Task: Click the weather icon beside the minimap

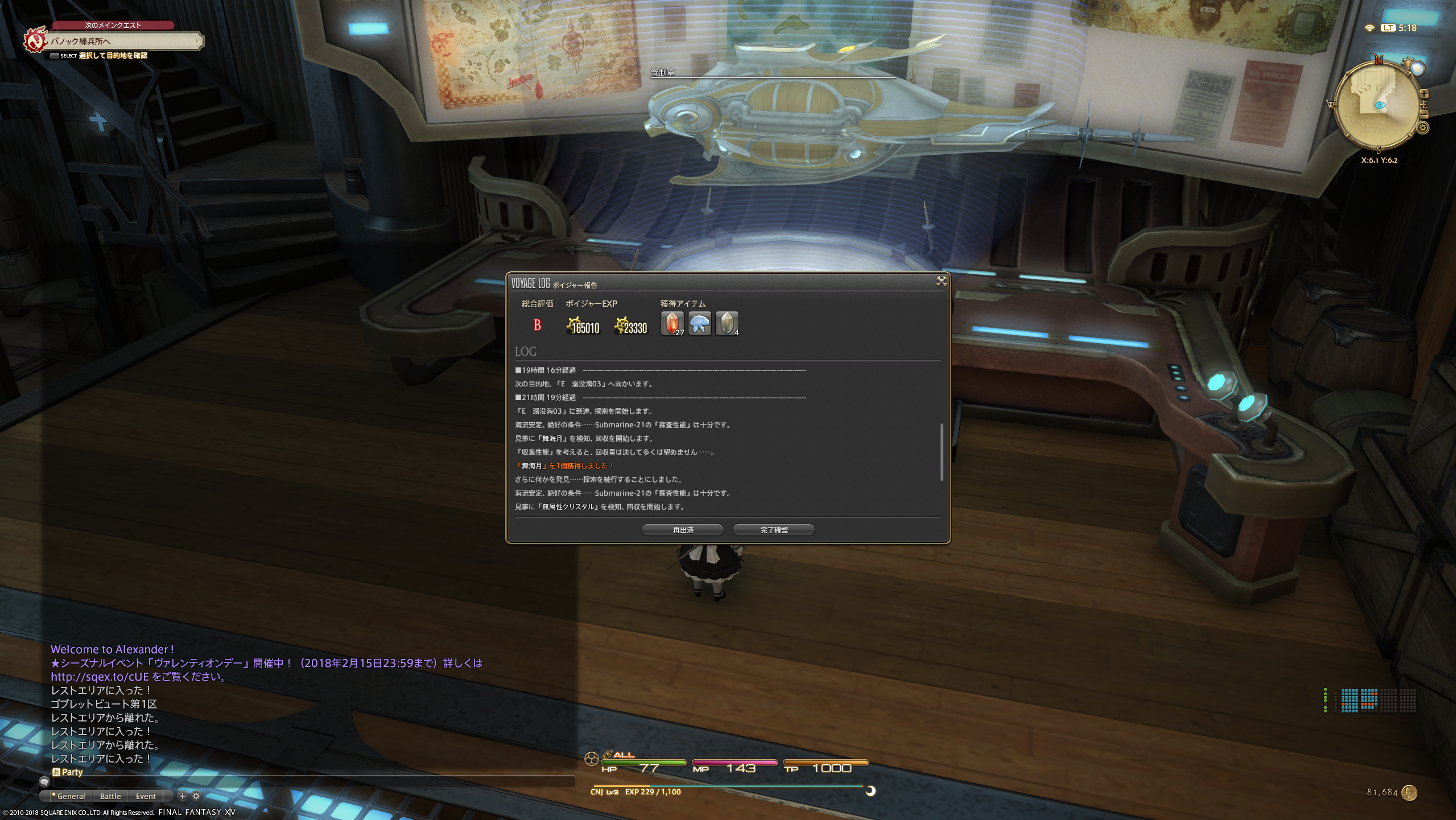Action: pos(1416,68)
